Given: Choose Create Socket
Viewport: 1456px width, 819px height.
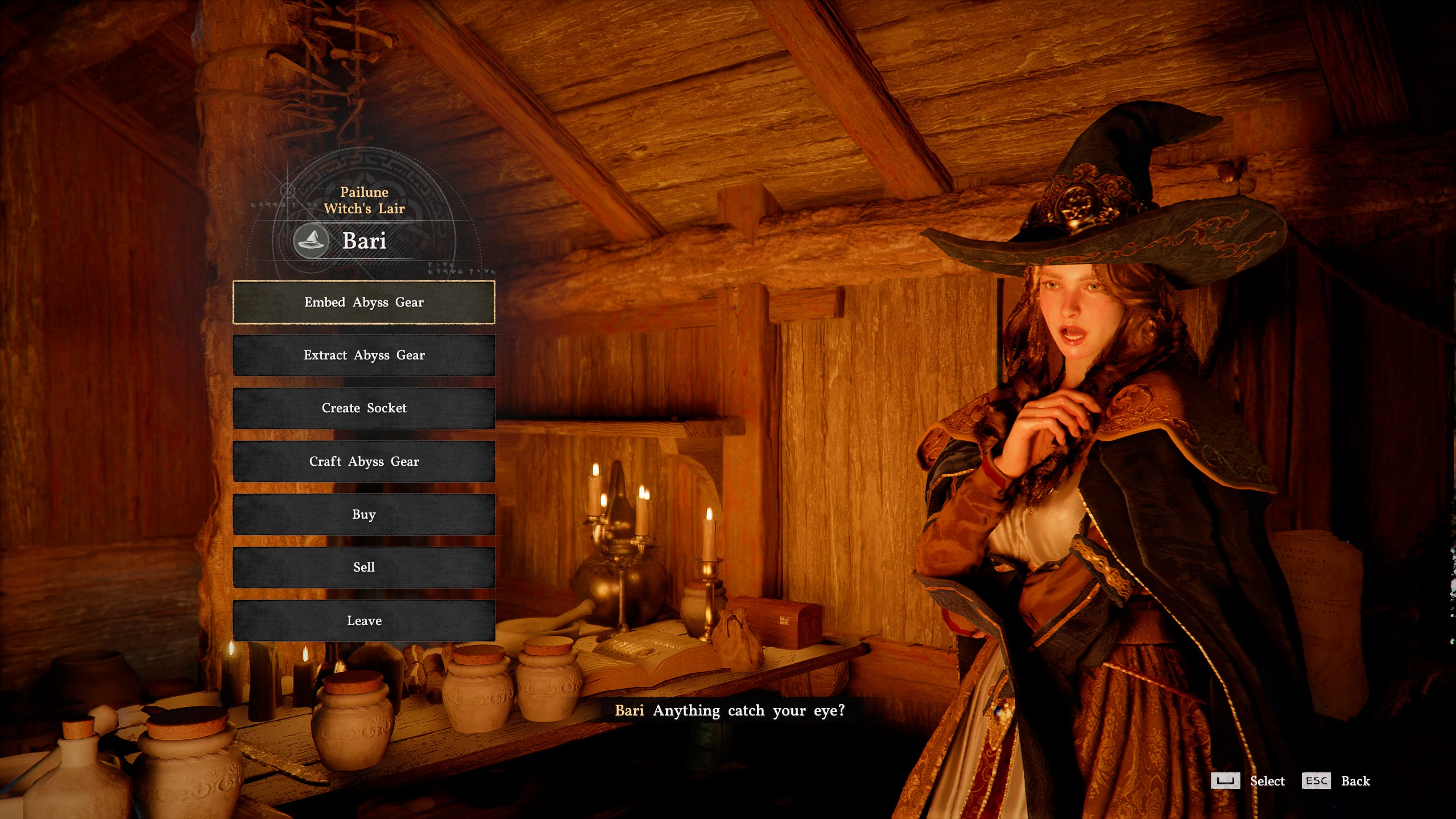Looking at the screenshot, I should coord(363,408).
